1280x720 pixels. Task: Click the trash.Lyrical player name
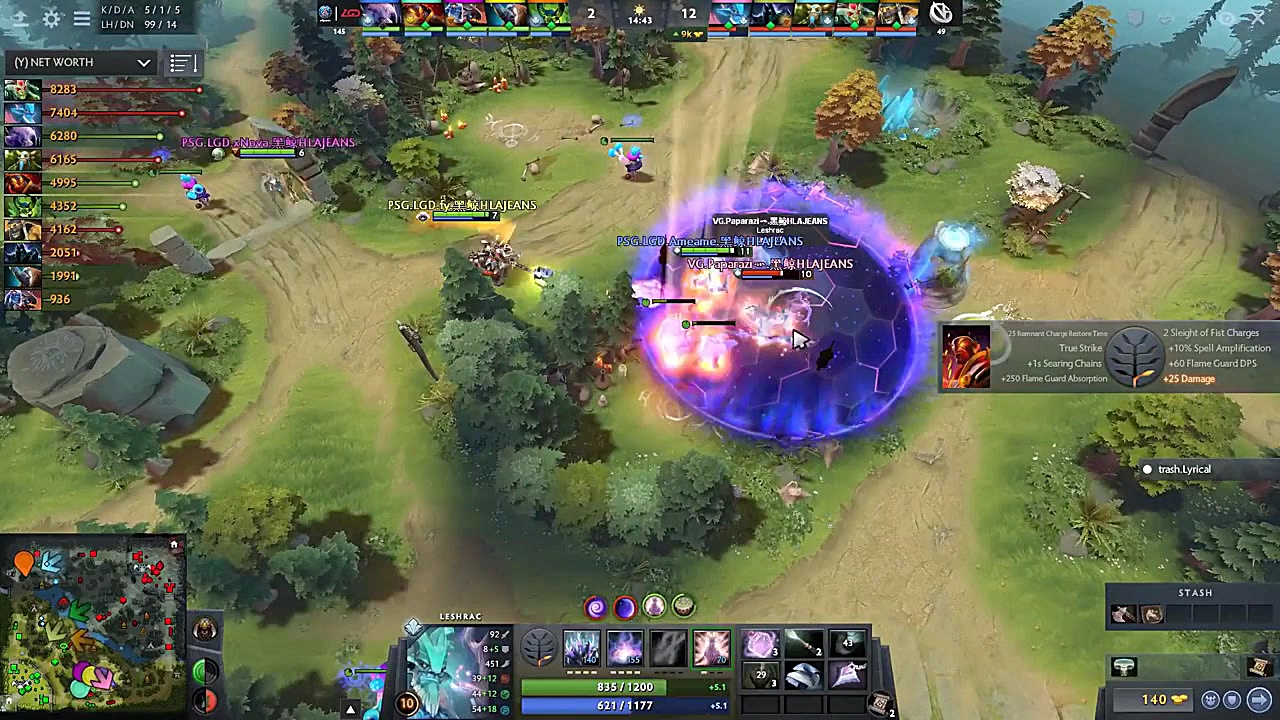(x=1184, y=469)
